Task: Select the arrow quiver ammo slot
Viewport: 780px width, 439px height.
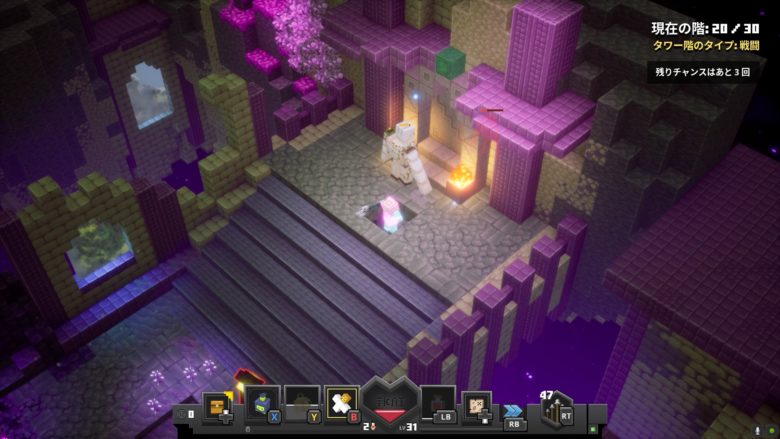Action: click(x=555, y=409)
